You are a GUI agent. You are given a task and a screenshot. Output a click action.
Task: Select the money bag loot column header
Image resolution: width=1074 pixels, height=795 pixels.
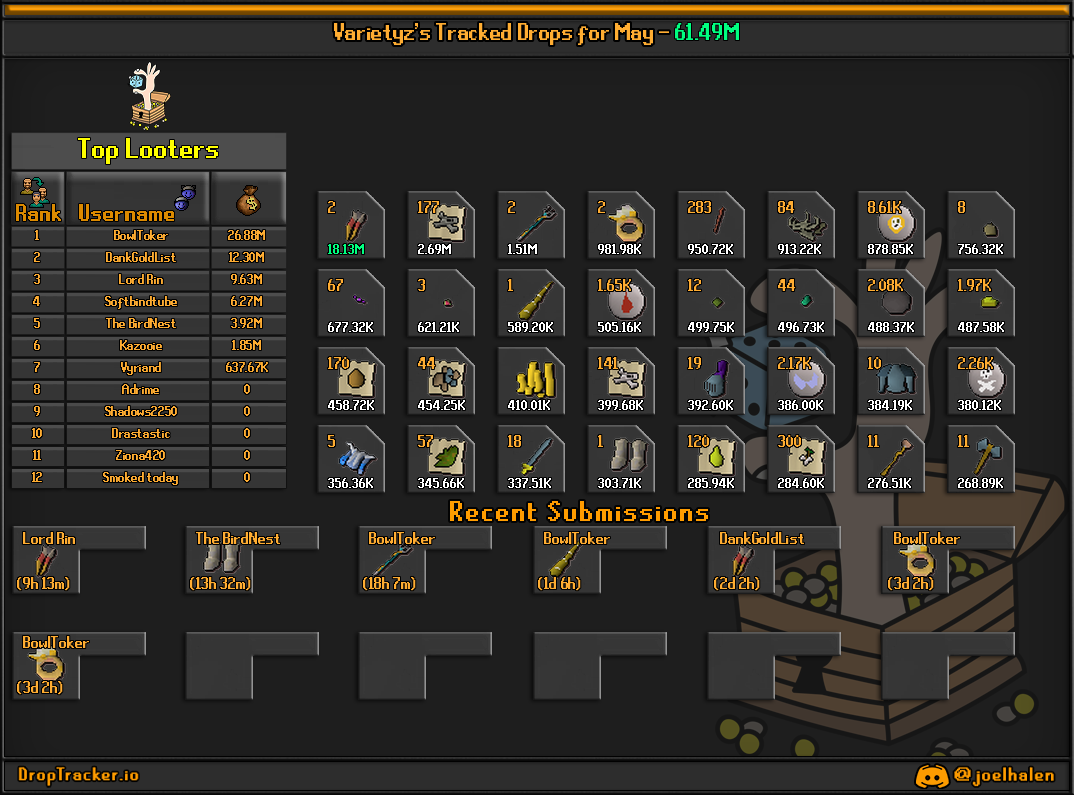[x=248, y=198]
